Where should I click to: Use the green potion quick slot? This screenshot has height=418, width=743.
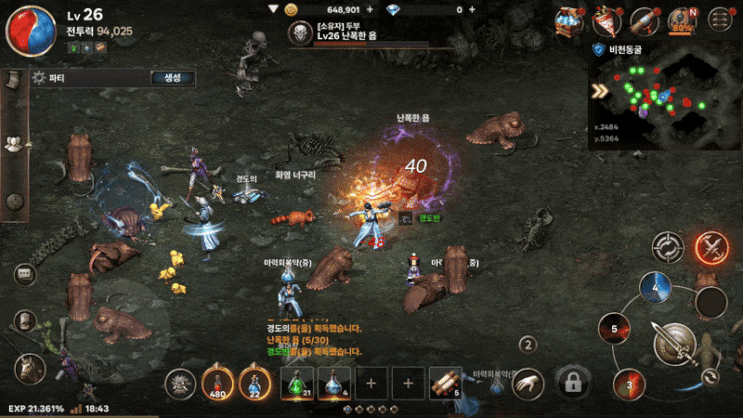click(295, 382)
